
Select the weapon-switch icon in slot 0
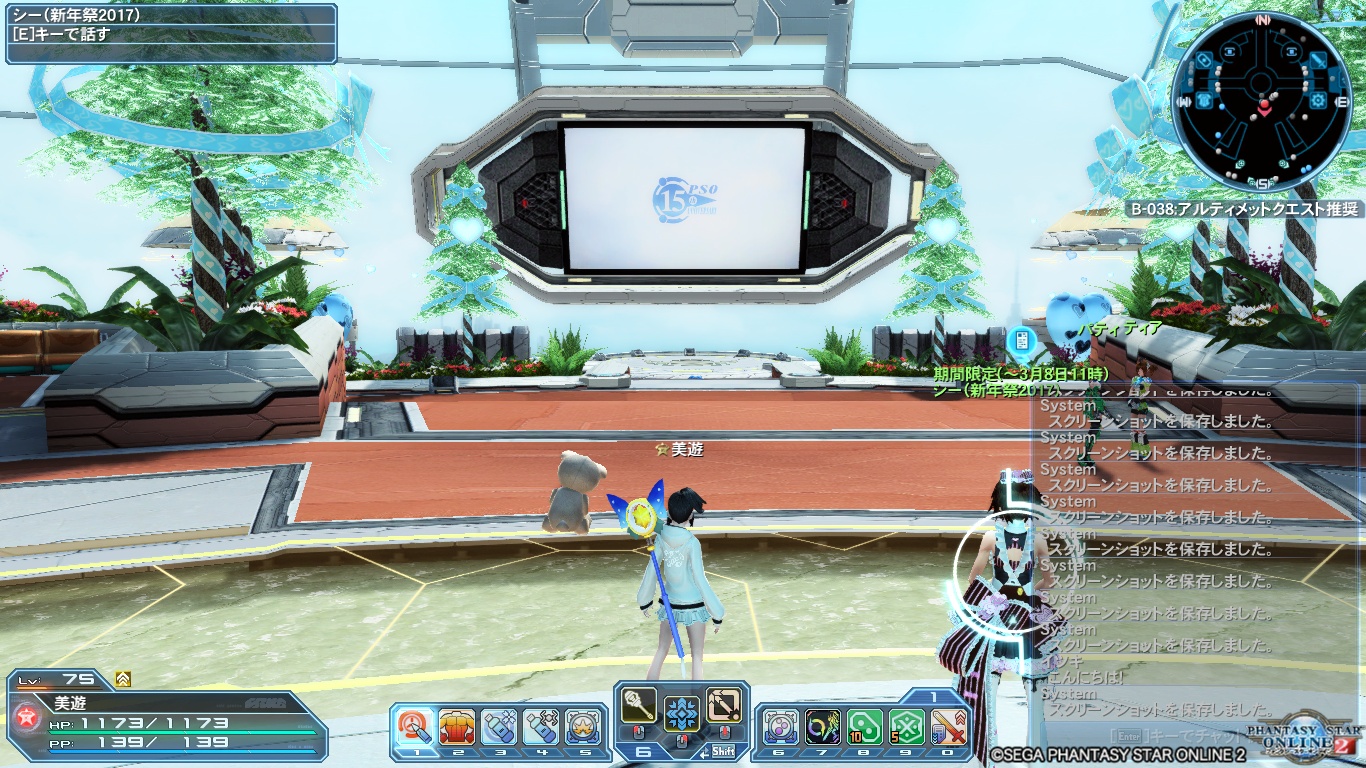pos(948,727)
